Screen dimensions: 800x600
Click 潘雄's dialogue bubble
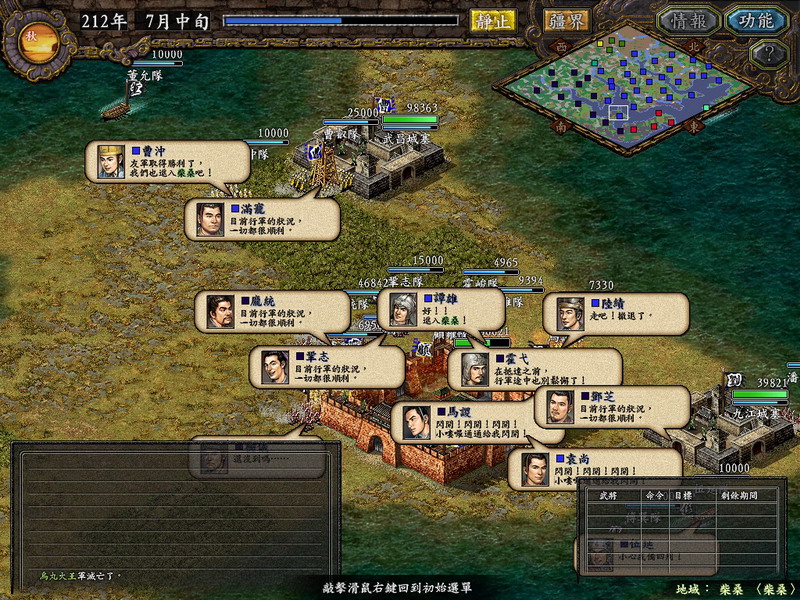440,310
